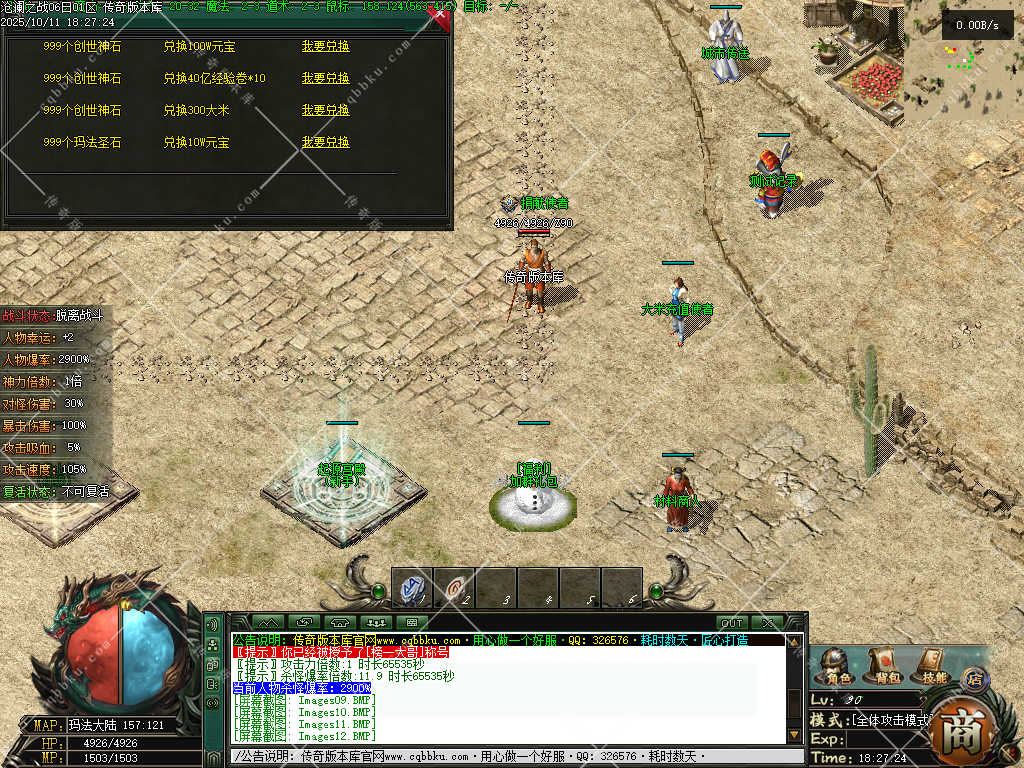Open the 技能 skills panel
Viewport: 1024px width, 768px height.
pos(930,666)
